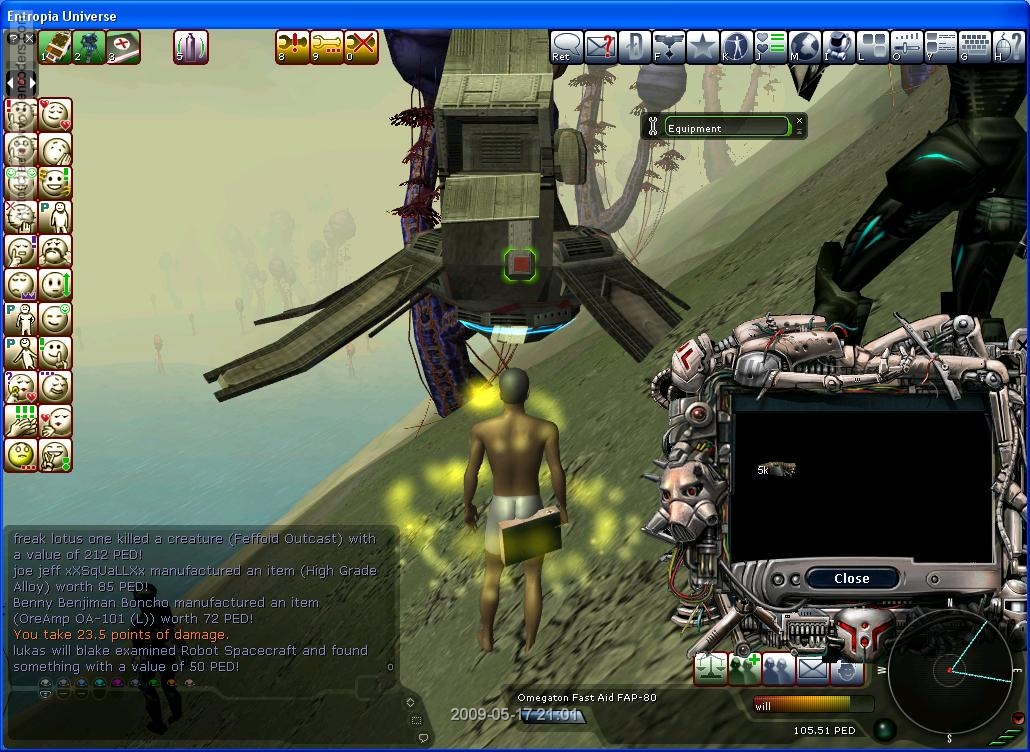Open the trade scales icon
Screen dimensions: 1030x752
click(x=711, y=669)
